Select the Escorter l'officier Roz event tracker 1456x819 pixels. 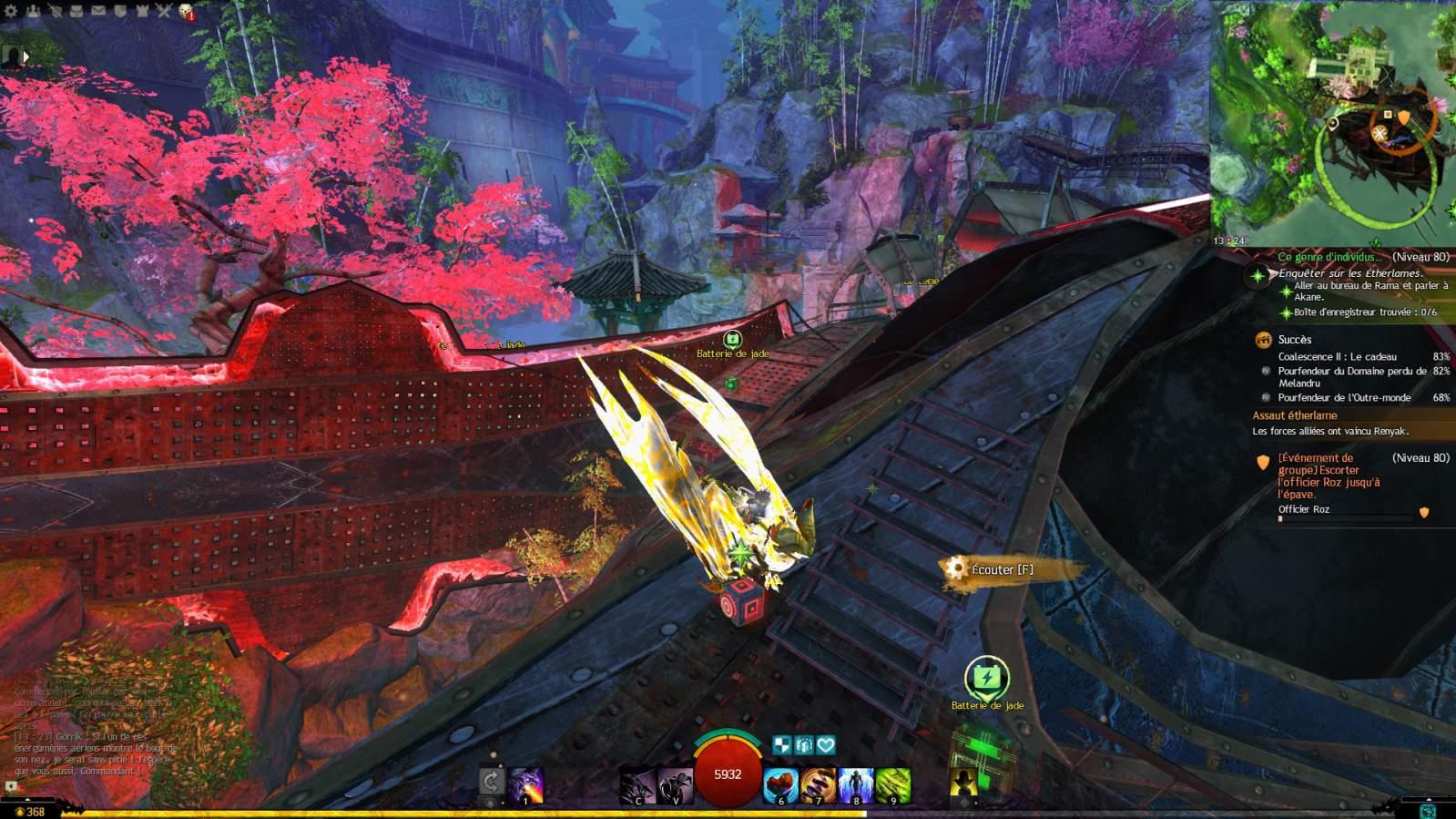[x=1329, y=476]
